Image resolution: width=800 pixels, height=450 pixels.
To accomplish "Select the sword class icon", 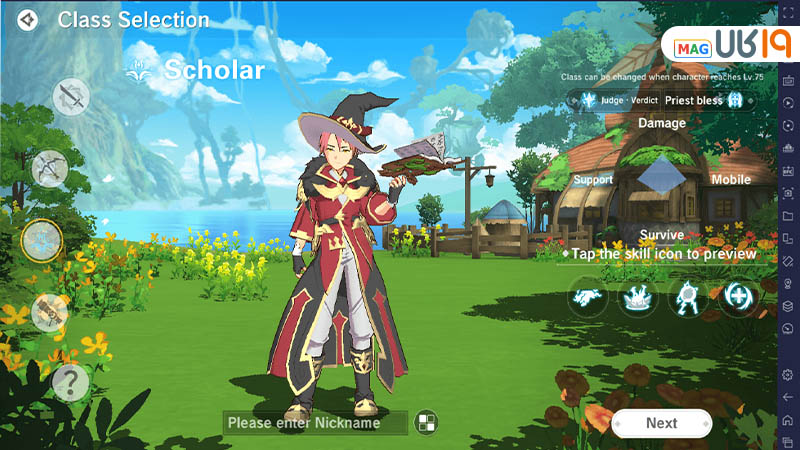I will pyautogui.click(x=71, y=96).
